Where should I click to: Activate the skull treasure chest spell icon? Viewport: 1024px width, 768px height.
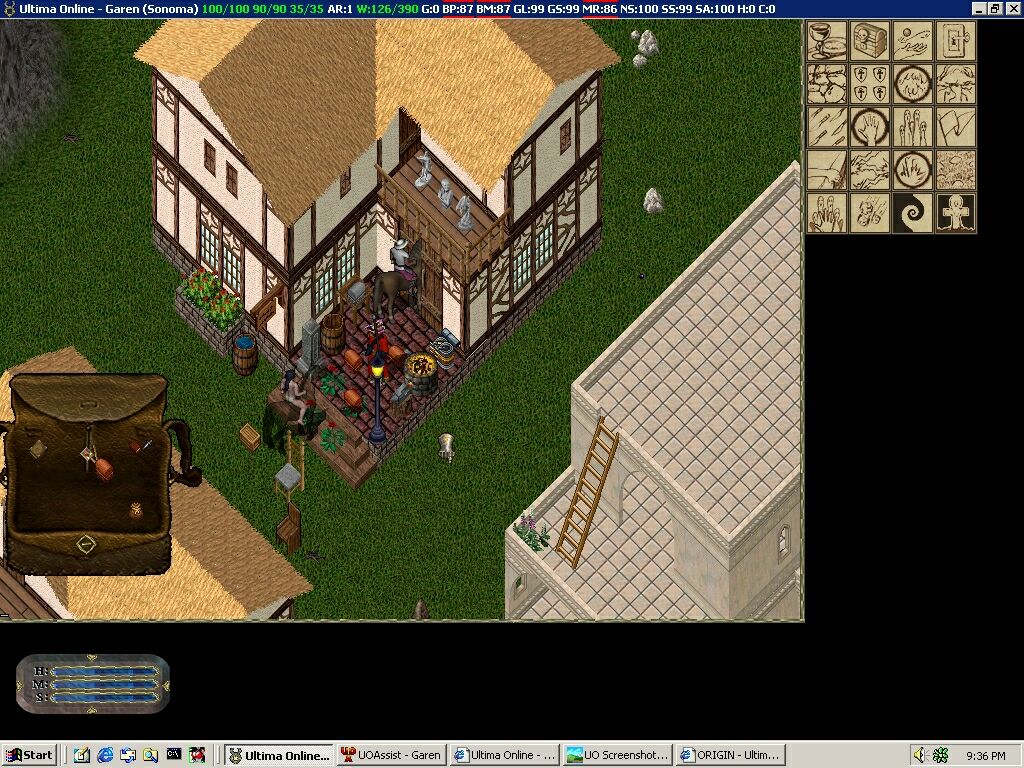[x=870, y=41]
